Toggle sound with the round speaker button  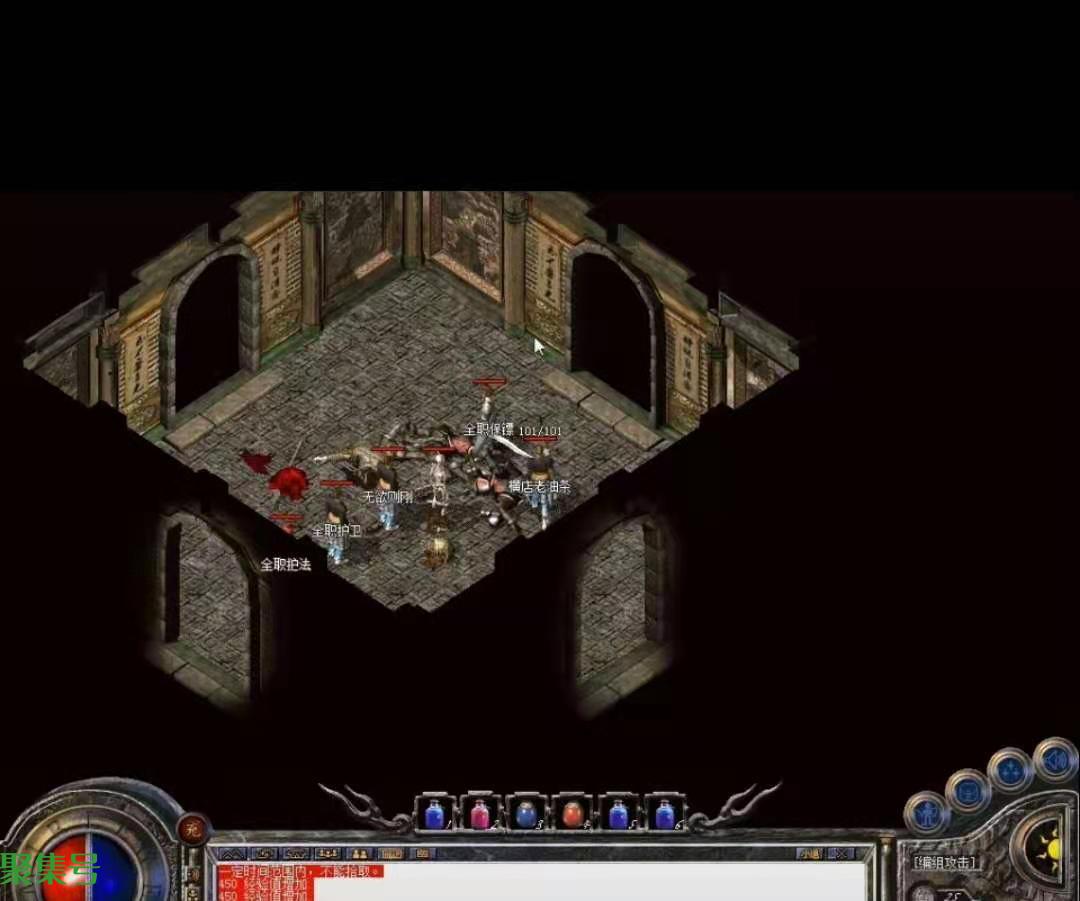1054,760
